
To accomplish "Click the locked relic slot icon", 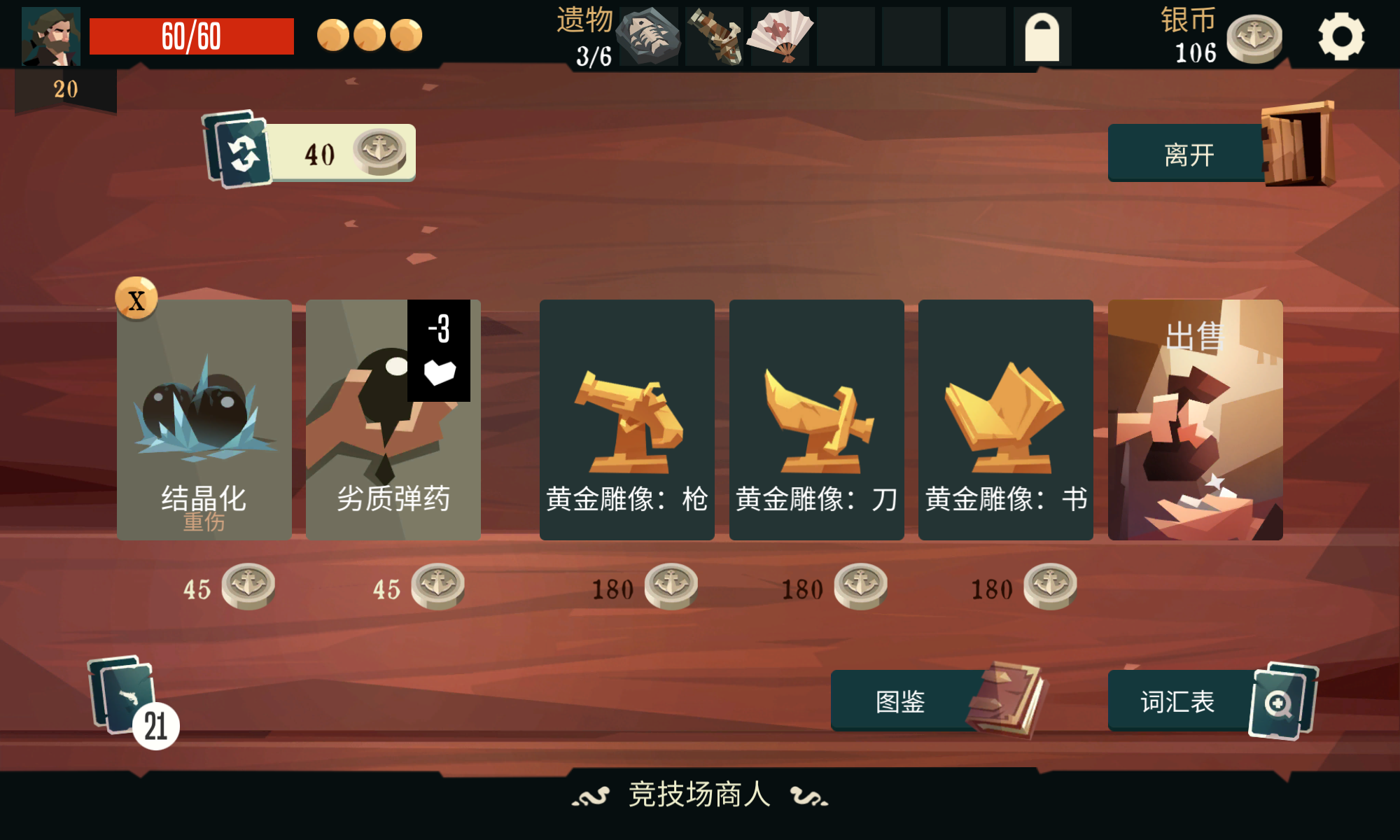I will coord(1042,36).
